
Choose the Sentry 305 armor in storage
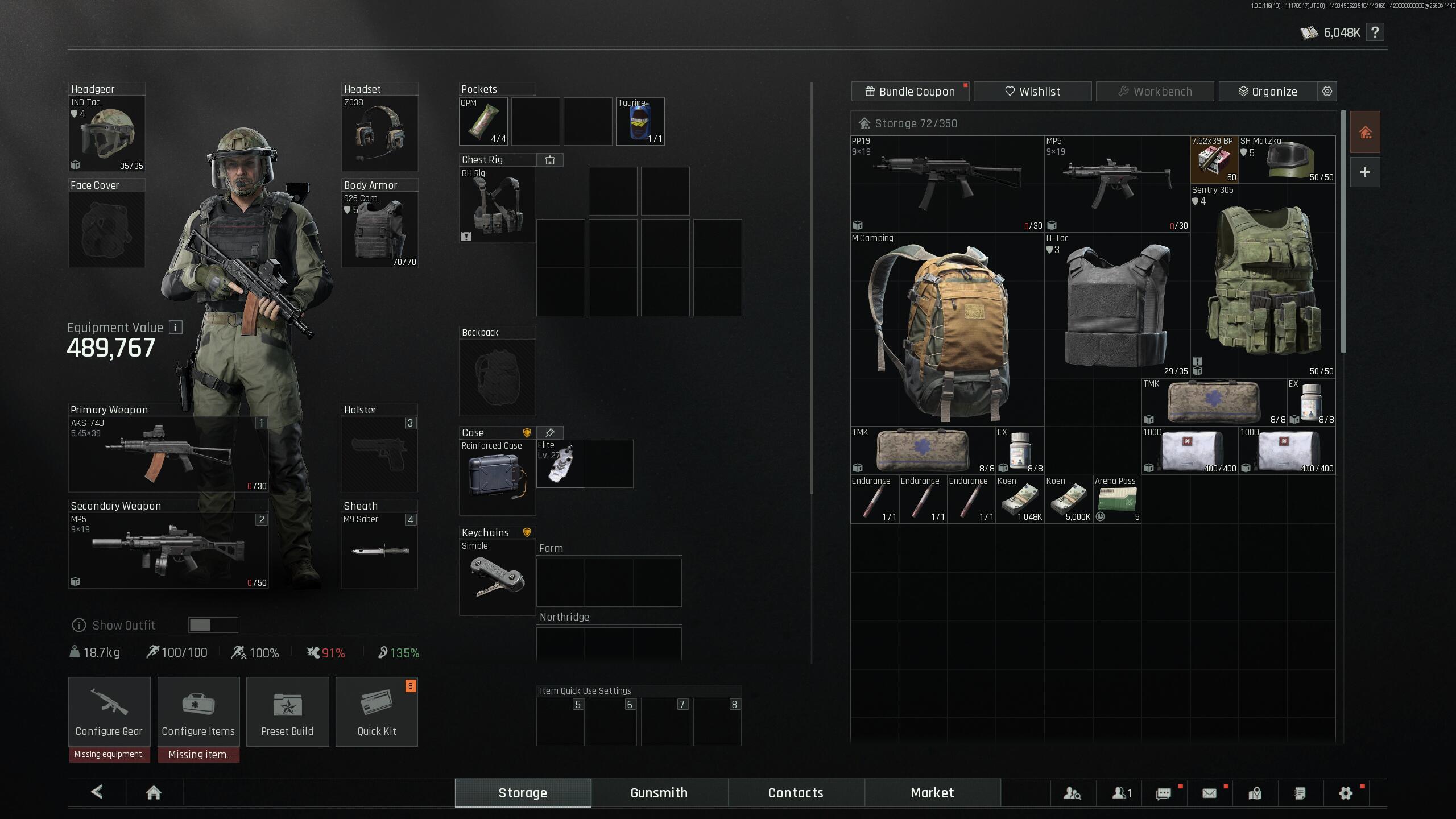click(x=1263, y=282)
